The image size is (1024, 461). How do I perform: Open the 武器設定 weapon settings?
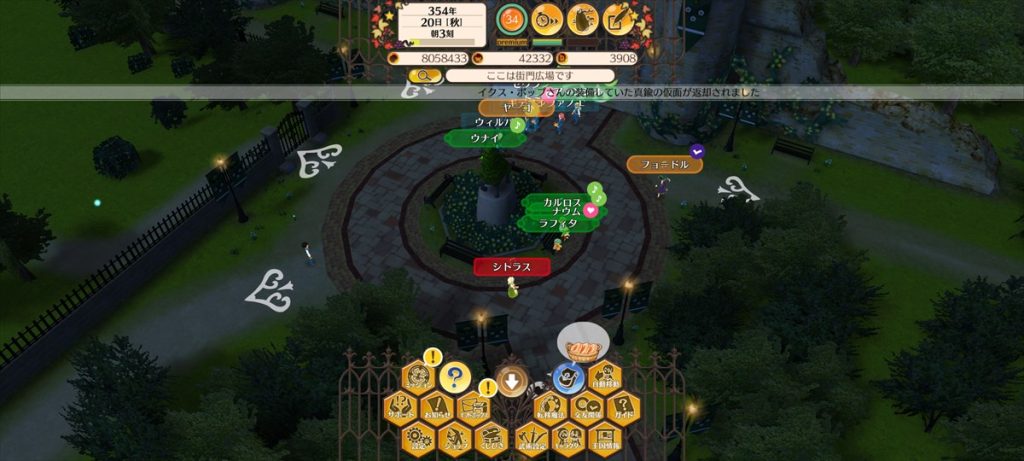click(531, 438)
